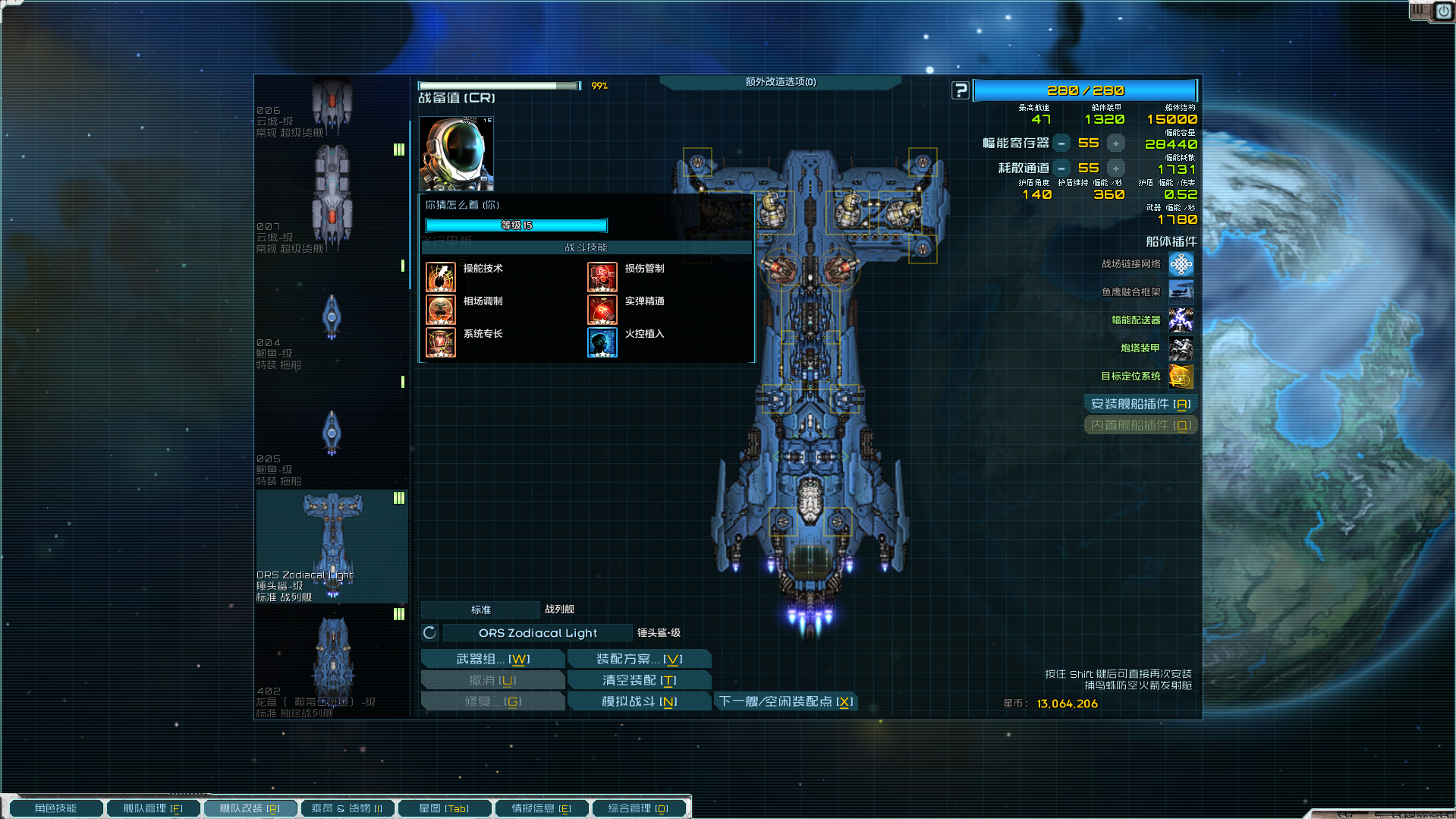Viewport: 1456px width, 819px height.
Task: Click the 清空装配 strip loadout button
Action: (x=639, y=680)
